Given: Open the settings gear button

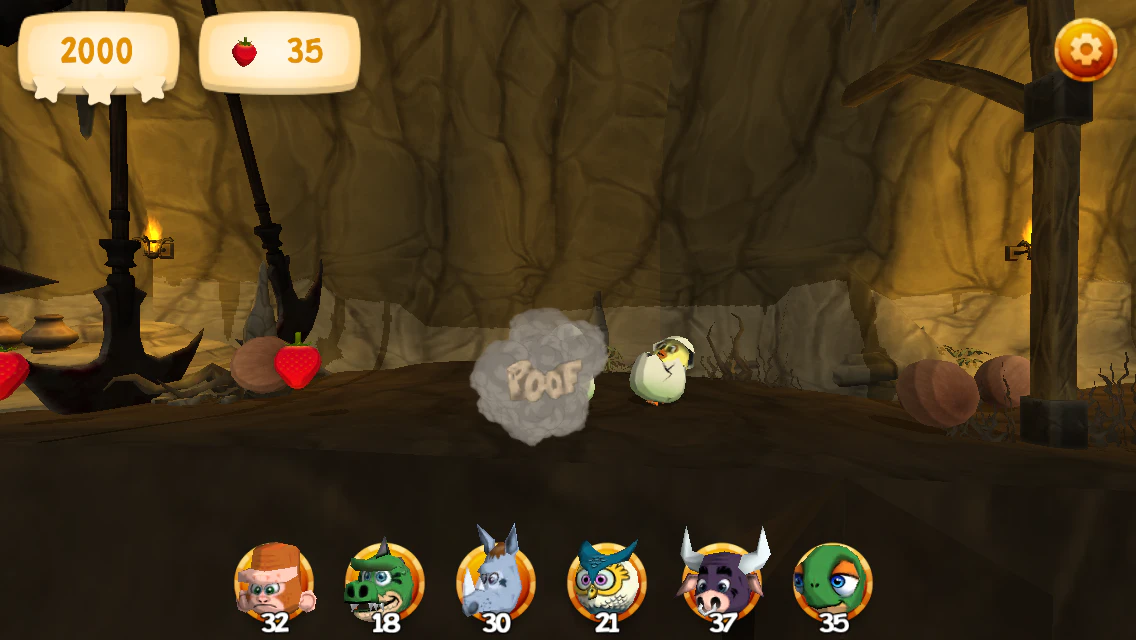Looking at the screenshot, I should (1086, 50).
